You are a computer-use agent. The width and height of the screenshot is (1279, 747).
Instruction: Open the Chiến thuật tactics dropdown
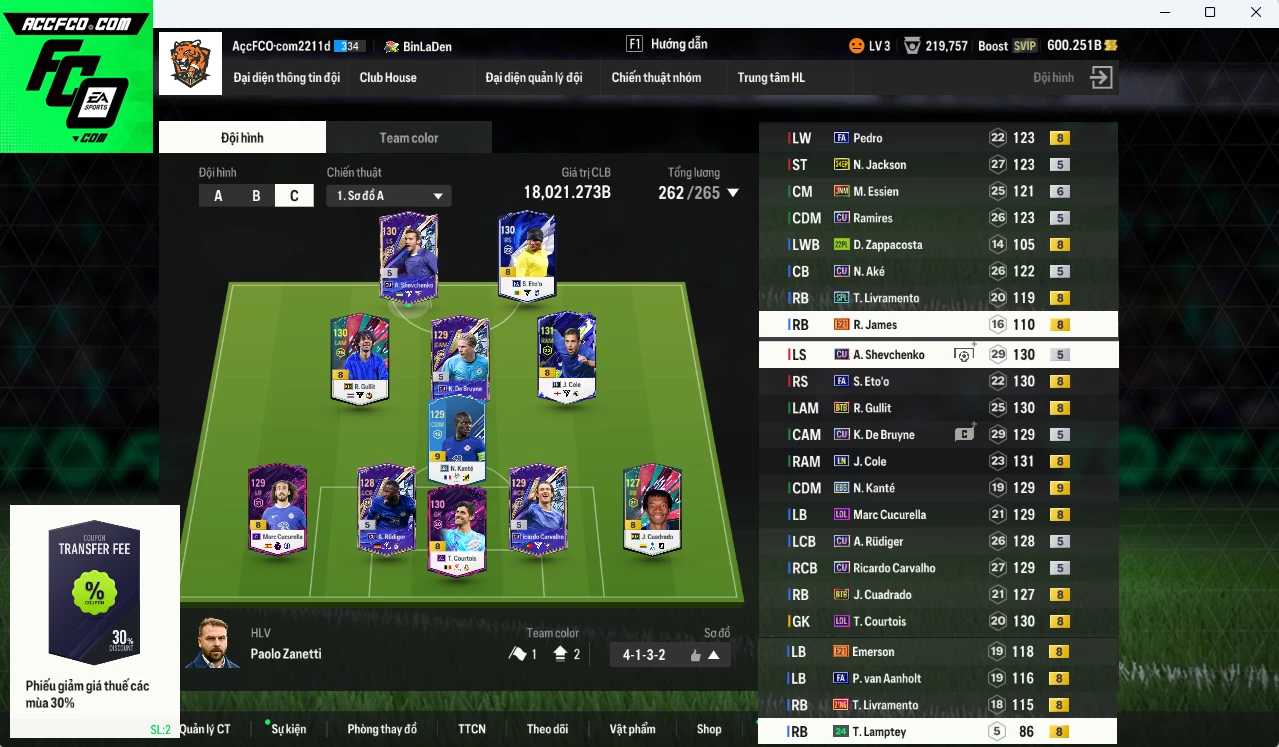(x=389, y=196)
